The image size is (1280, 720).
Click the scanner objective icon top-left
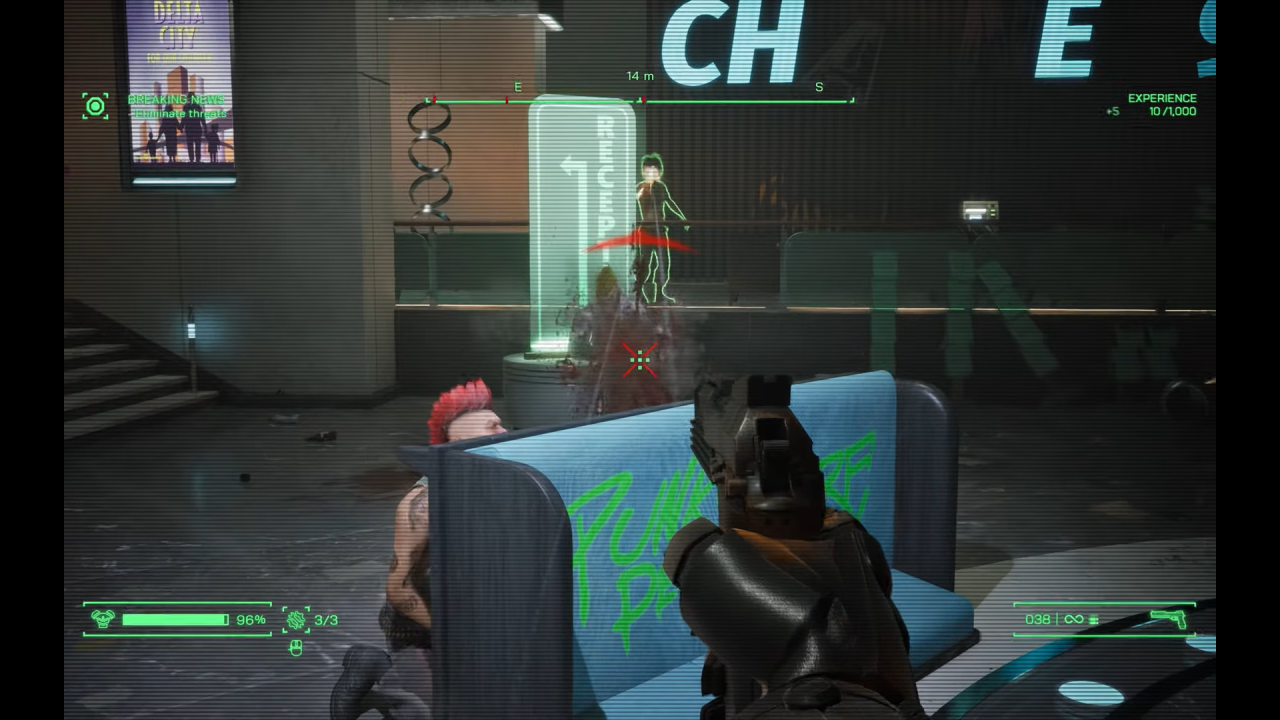pos(95,104)
